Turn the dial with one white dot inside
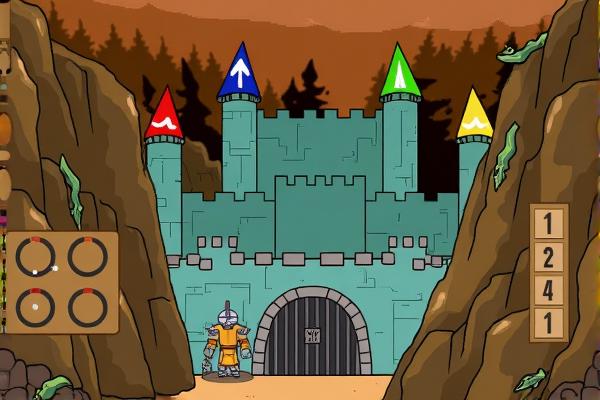Image resolution: width=600 pixels, height=400 pixels. pyautogui.click(x=35, y=307)
